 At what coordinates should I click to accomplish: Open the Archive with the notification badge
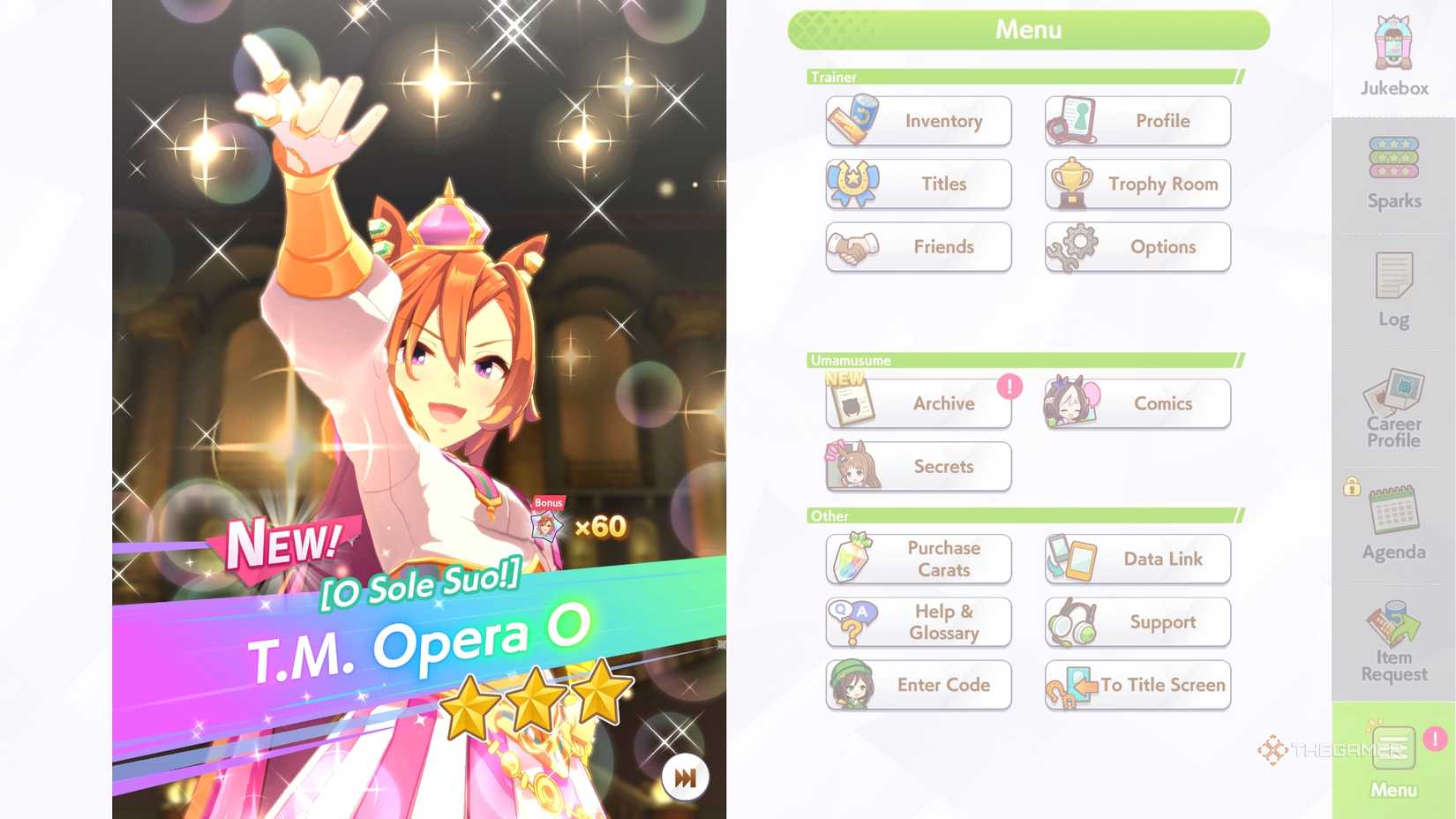point(918,403)
